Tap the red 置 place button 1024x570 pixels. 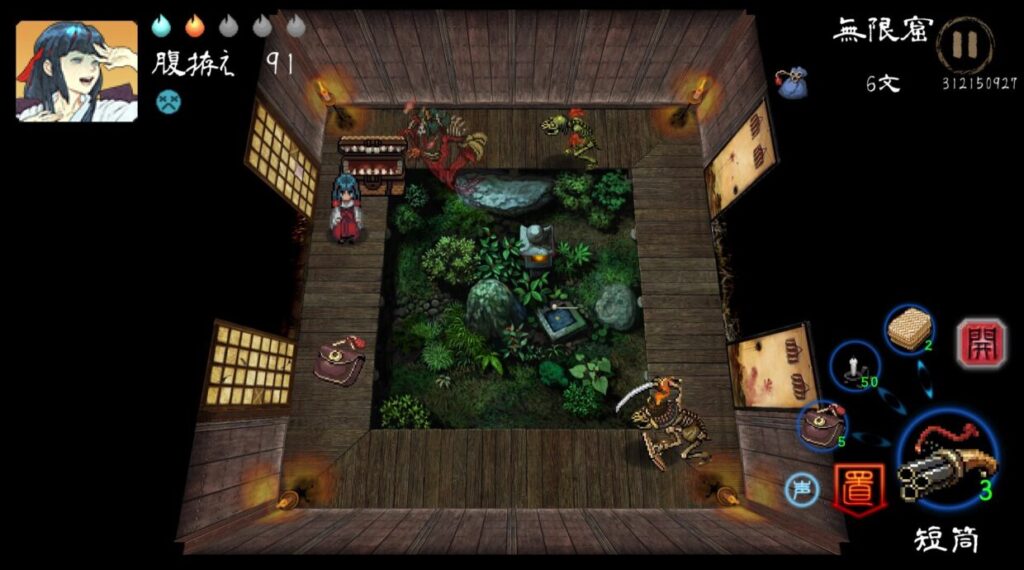coord(859,489)
